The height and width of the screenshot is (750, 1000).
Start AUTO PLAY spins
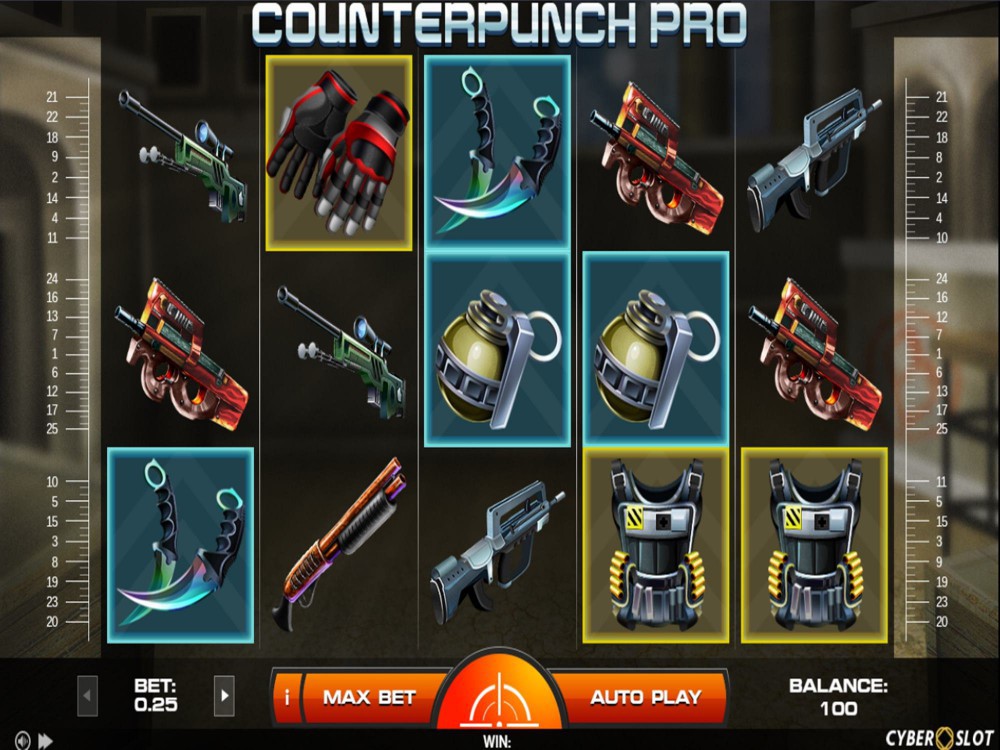coord(645,697)
